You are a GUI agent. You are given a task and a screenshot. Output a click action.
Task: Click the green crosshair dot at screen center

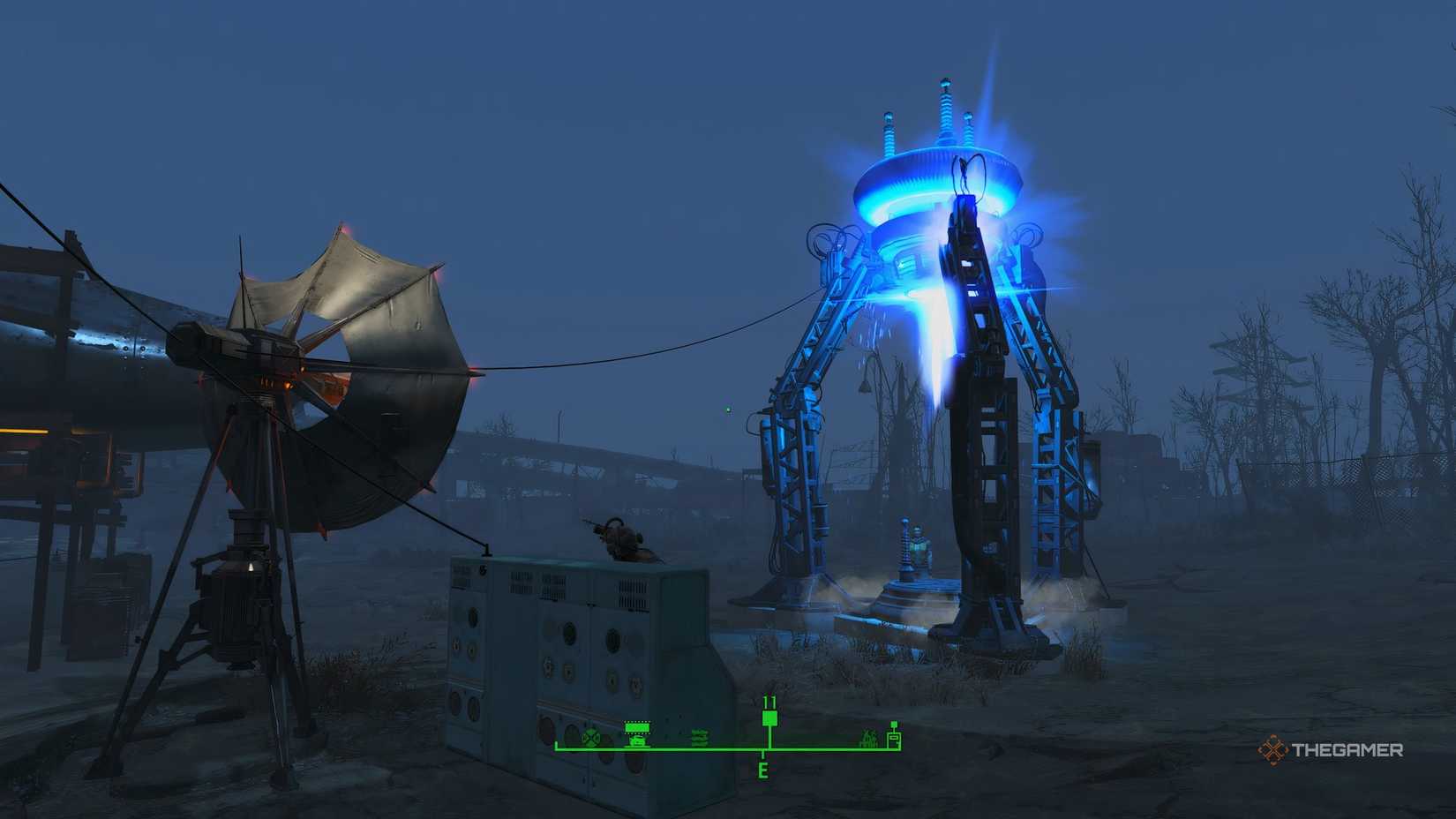click(727, 409)
